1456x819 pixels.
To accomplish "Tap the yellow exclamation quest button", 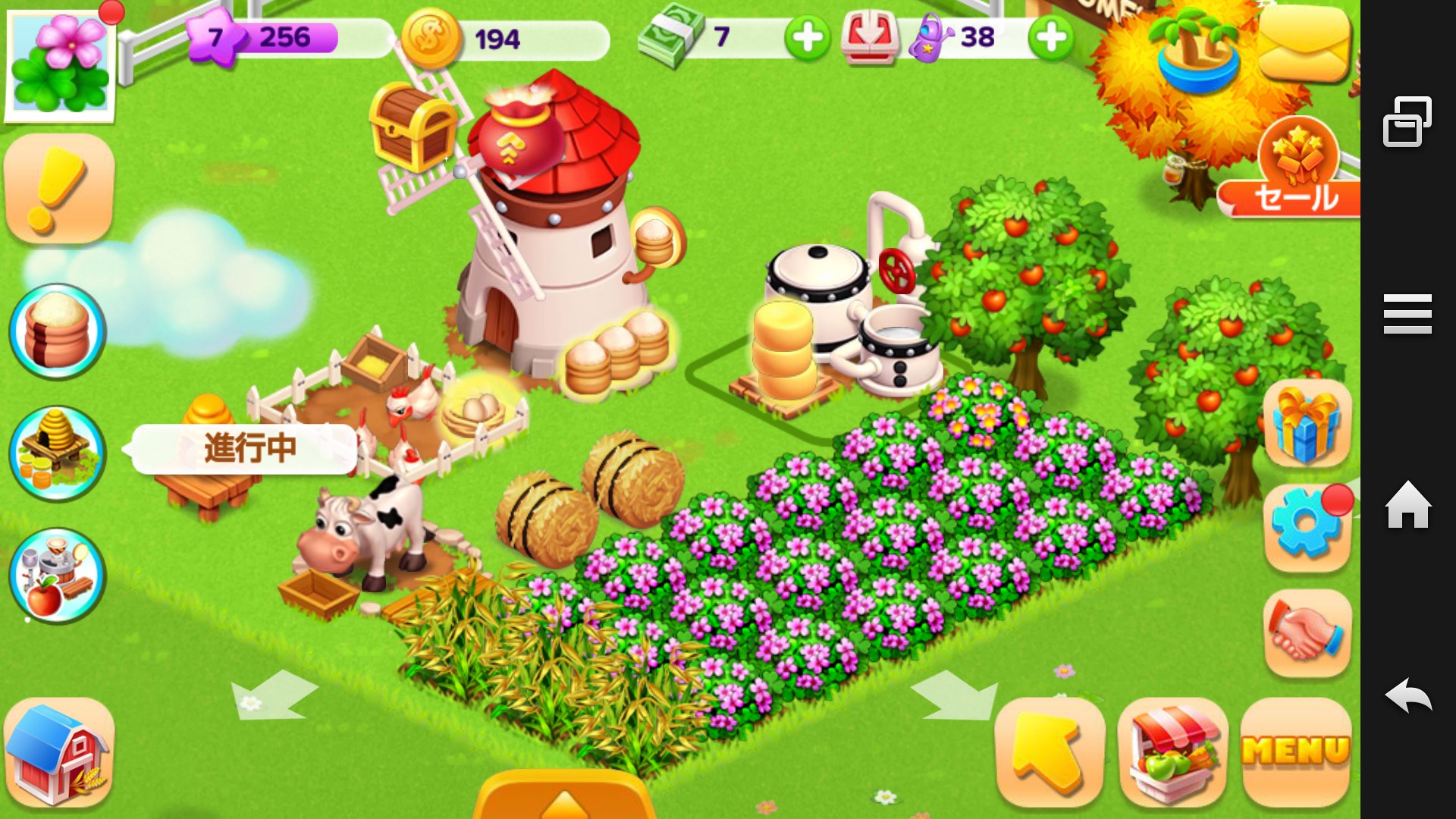I will [x=59, y=189].
